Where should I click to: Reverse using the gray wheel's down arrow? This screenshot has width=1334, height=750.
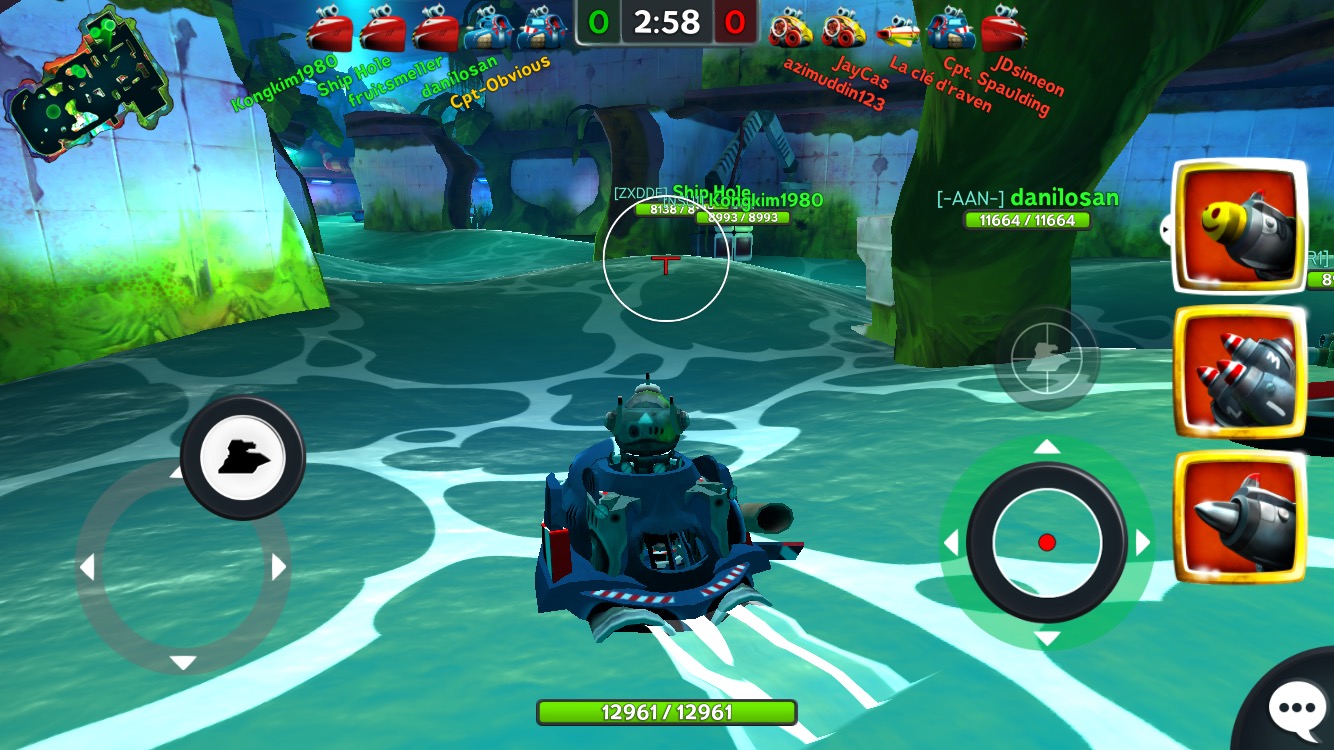[x=183, y=662]
